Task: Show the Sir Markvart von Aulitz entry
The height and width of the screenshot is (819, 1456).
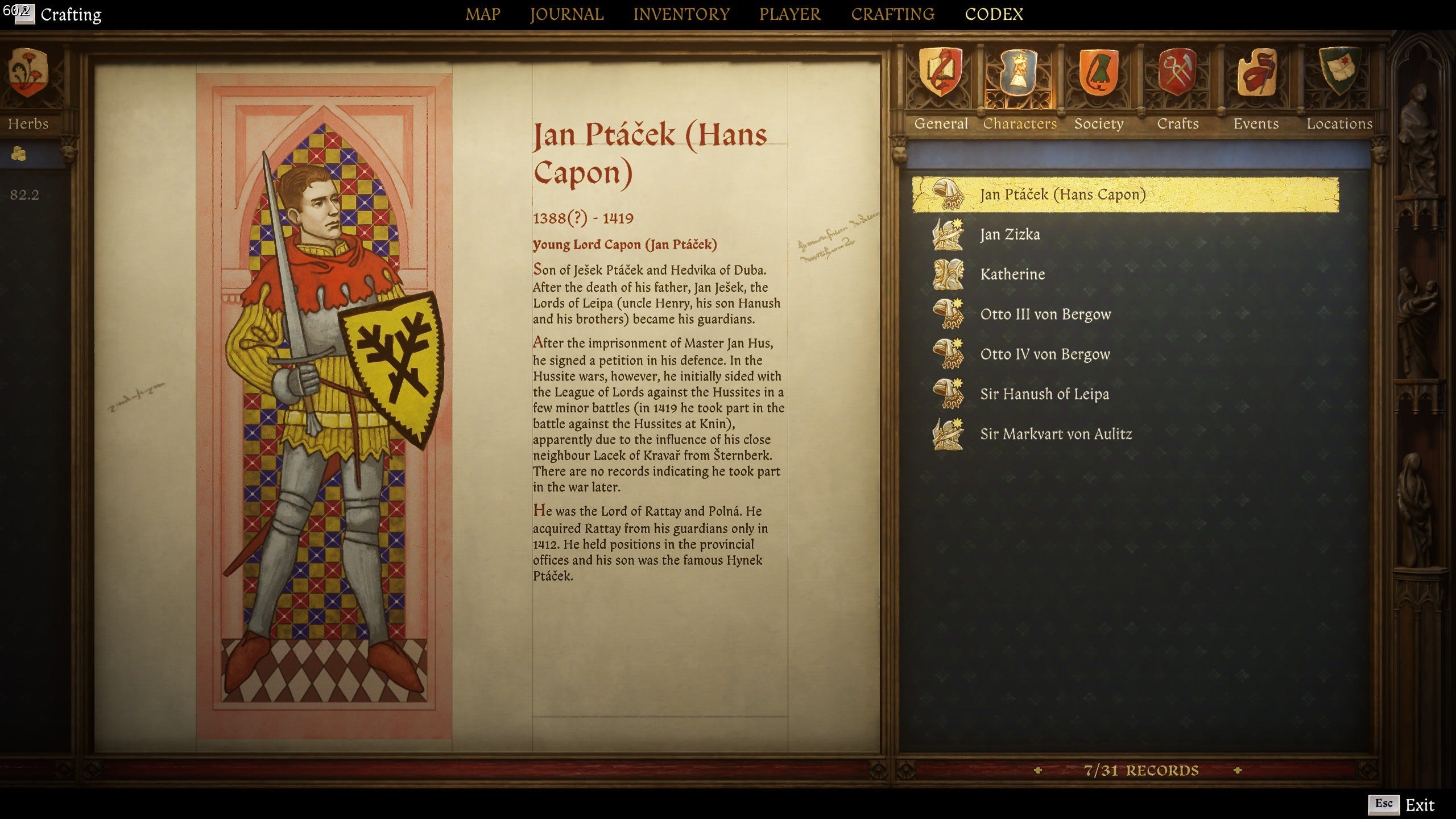Action: coord(1056,434)
